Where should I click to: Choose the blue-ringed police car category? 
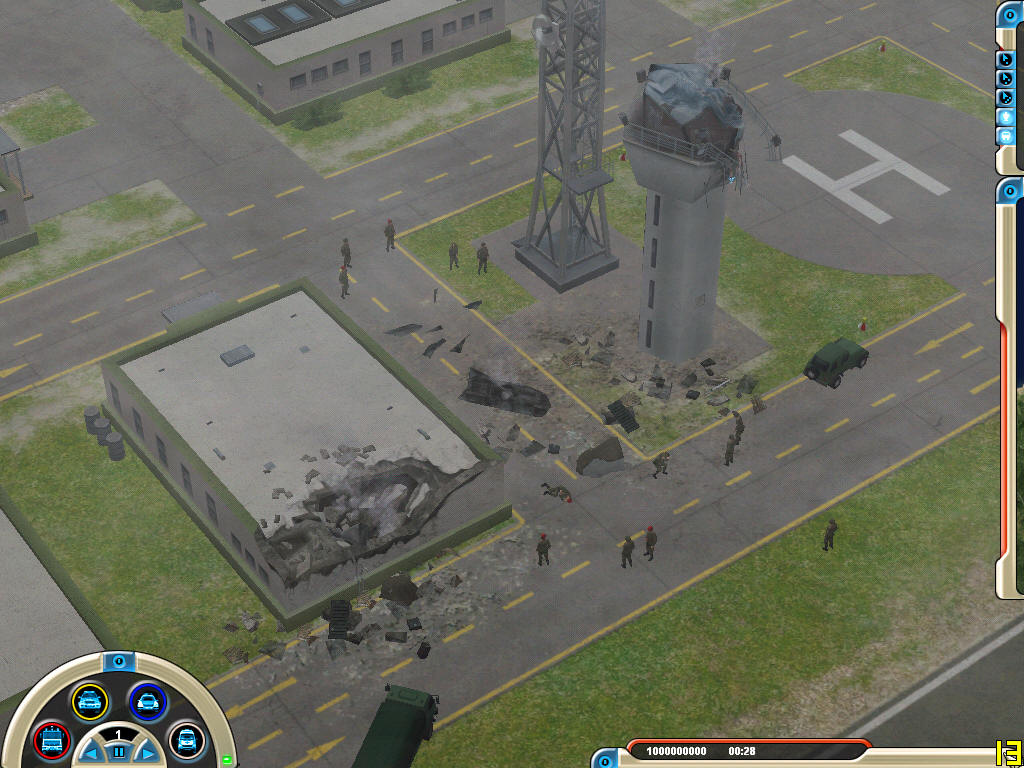pyautogui.click(x=148, y=702)
